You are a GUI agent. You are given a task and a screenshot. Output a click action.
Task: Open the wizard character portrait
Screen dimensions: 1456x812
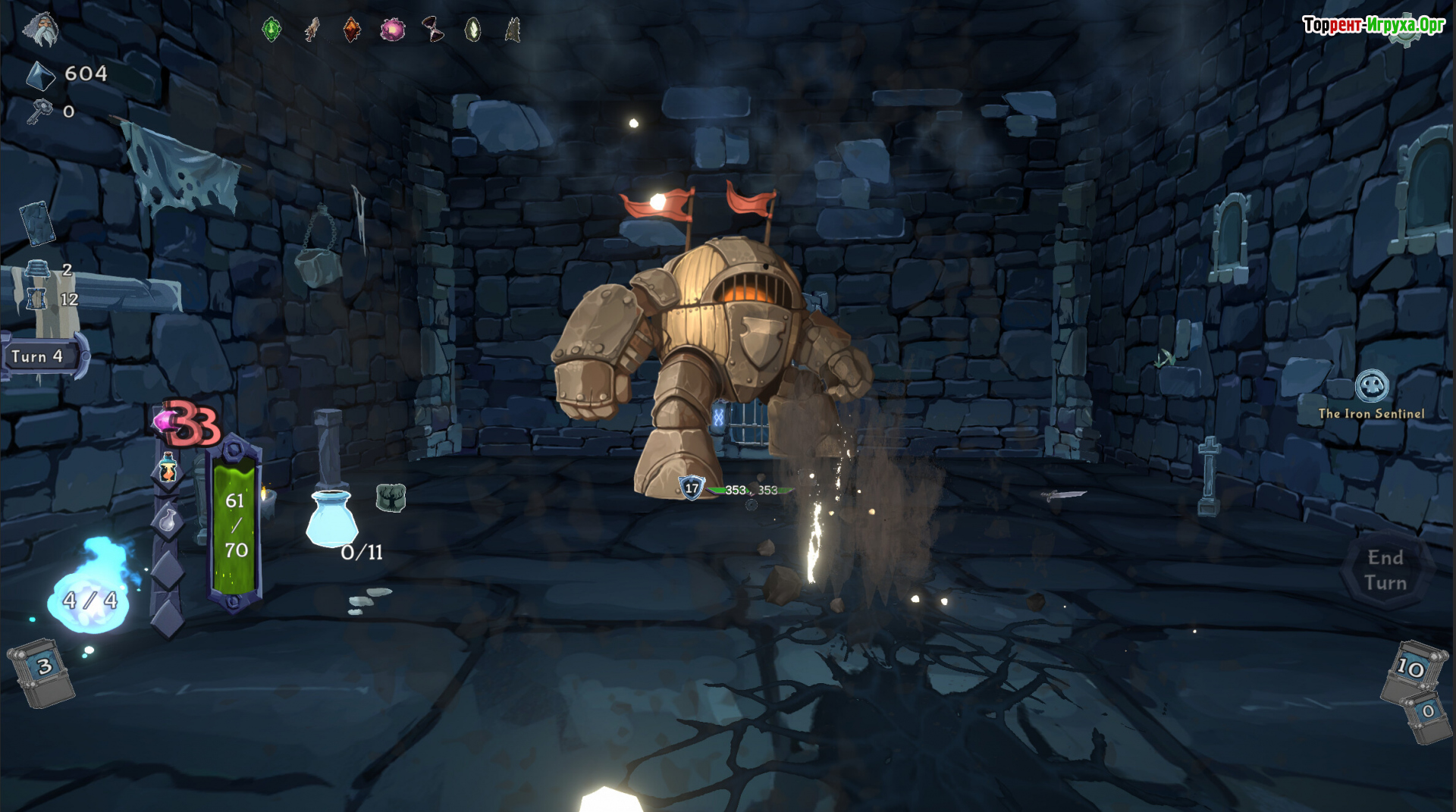tap(41, 29)
